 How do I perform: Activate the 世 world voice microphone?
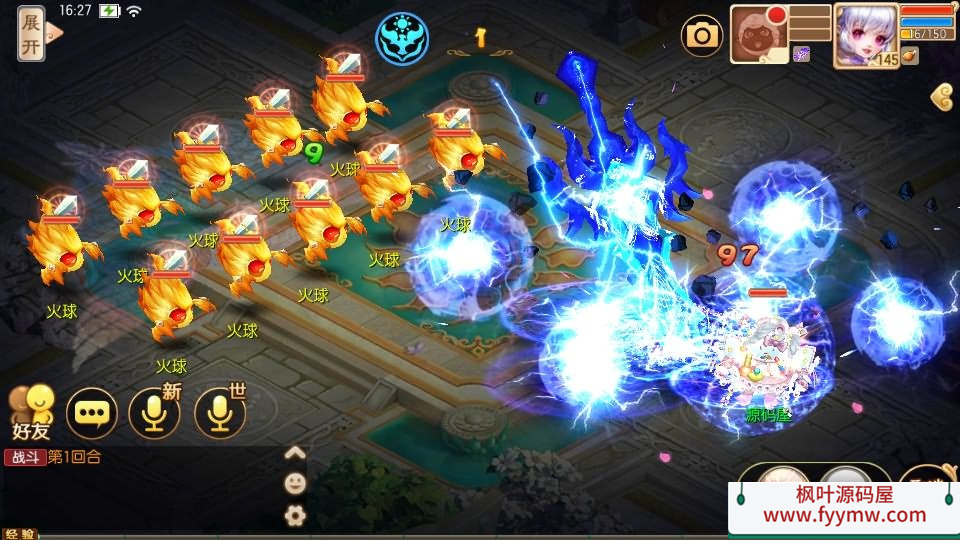pyautogui.click(x=220, y=412)
